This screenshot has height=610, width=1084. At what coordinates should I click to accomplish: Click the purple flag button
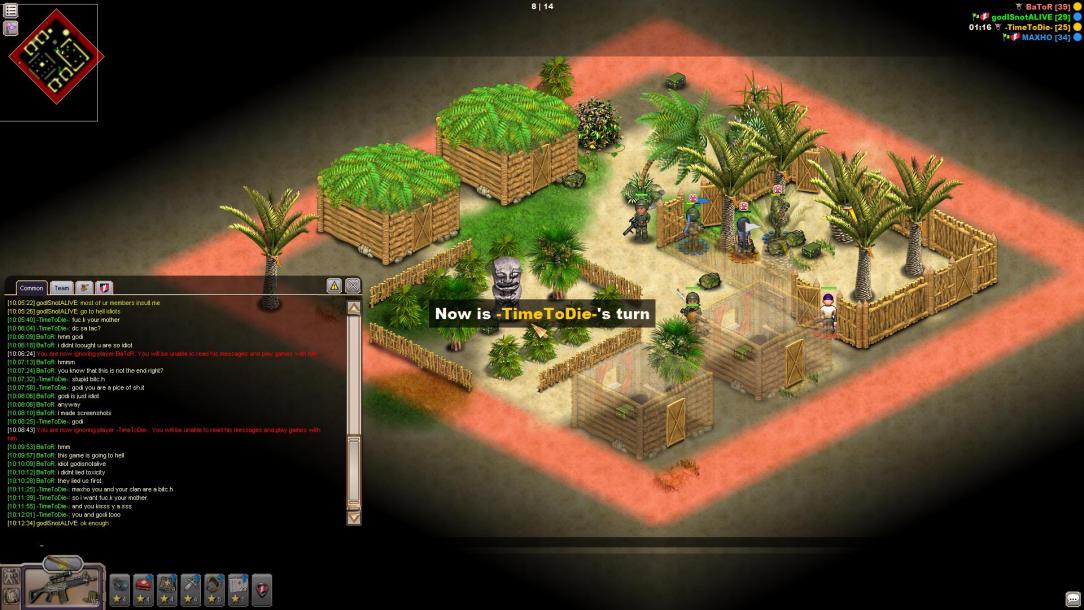[x=11, y=28]
